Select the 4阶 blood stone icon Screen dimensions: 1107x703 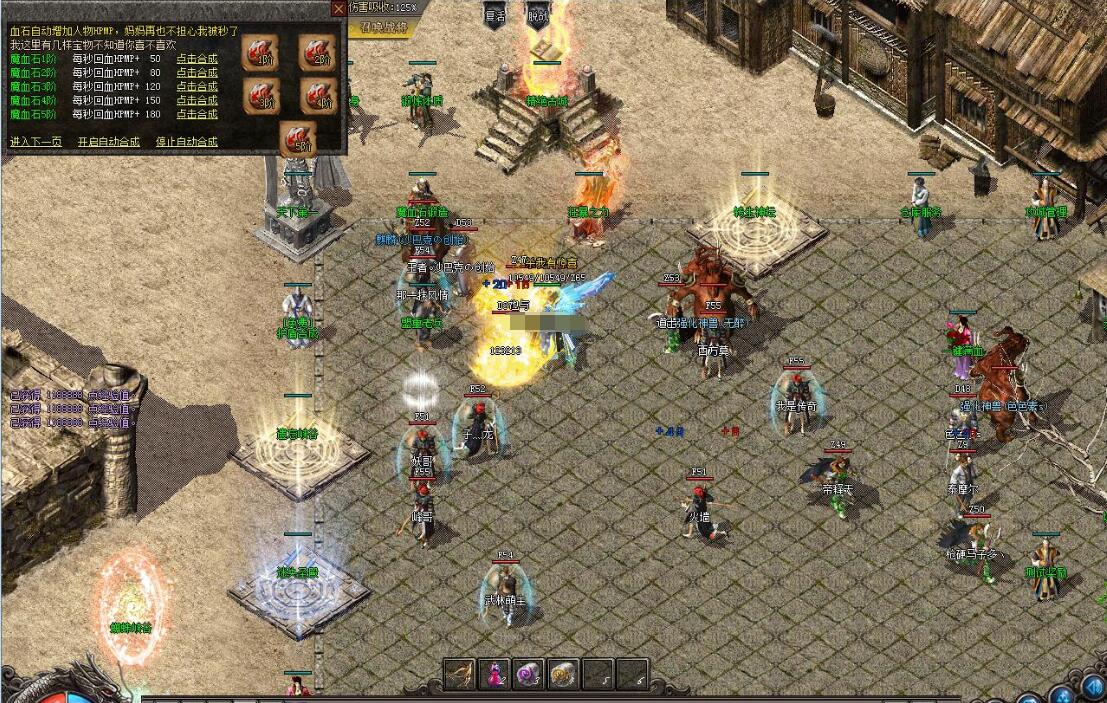coord(317,96)
